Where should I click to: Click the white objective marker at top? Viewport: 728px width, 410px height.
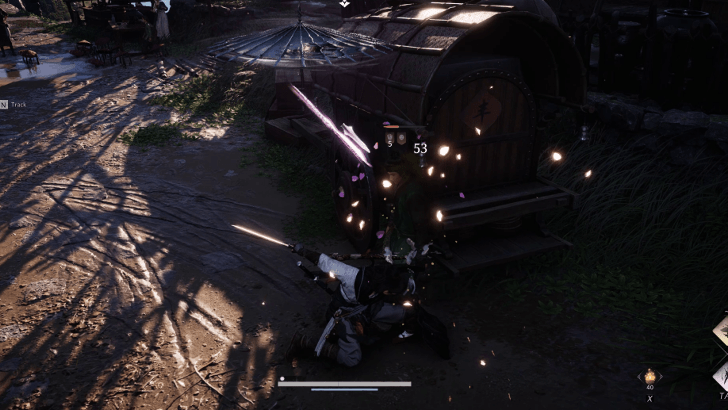(343, 4)
